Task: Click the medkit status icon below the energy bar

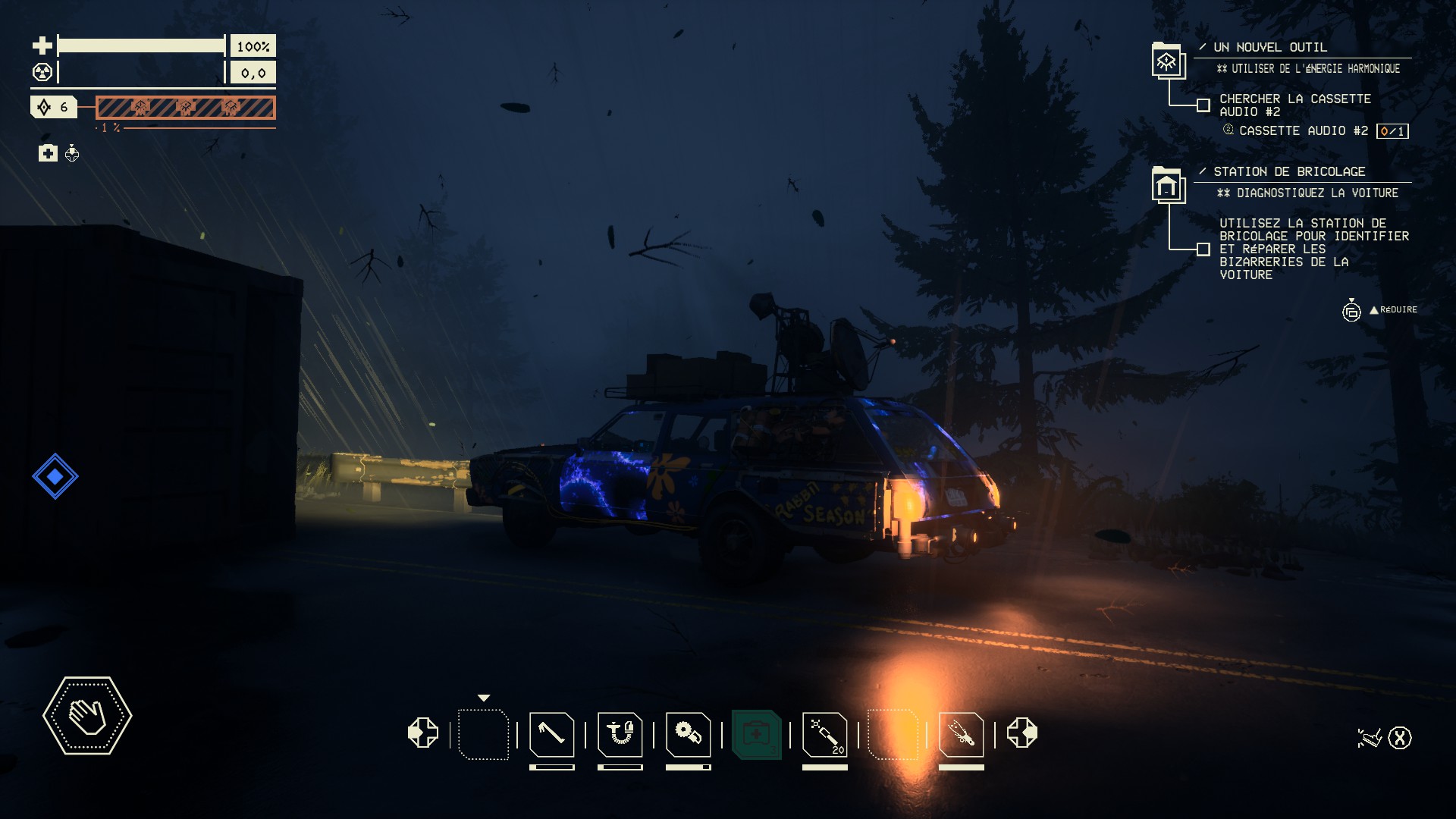Action: (x=48, y=154)
